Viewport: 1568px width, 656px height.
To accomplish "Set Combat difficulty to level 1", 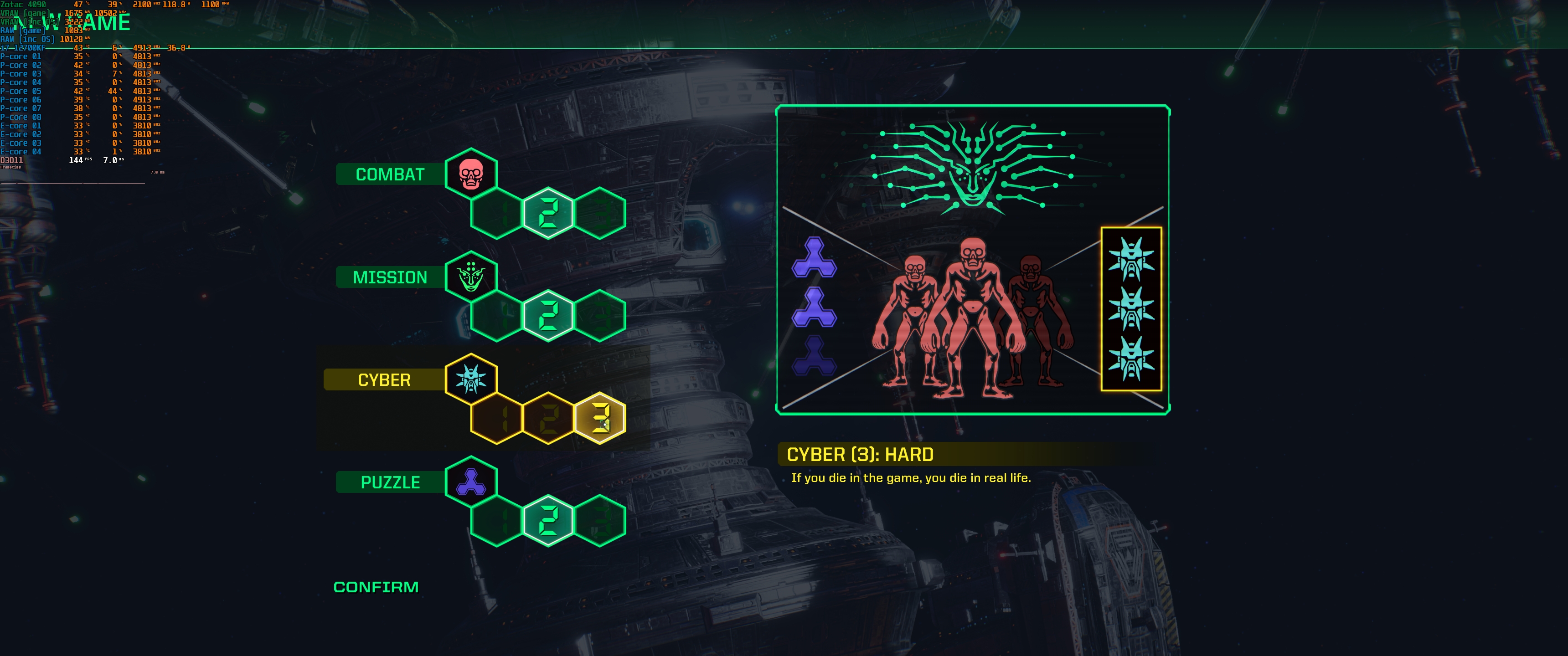I will click(497, 213).
